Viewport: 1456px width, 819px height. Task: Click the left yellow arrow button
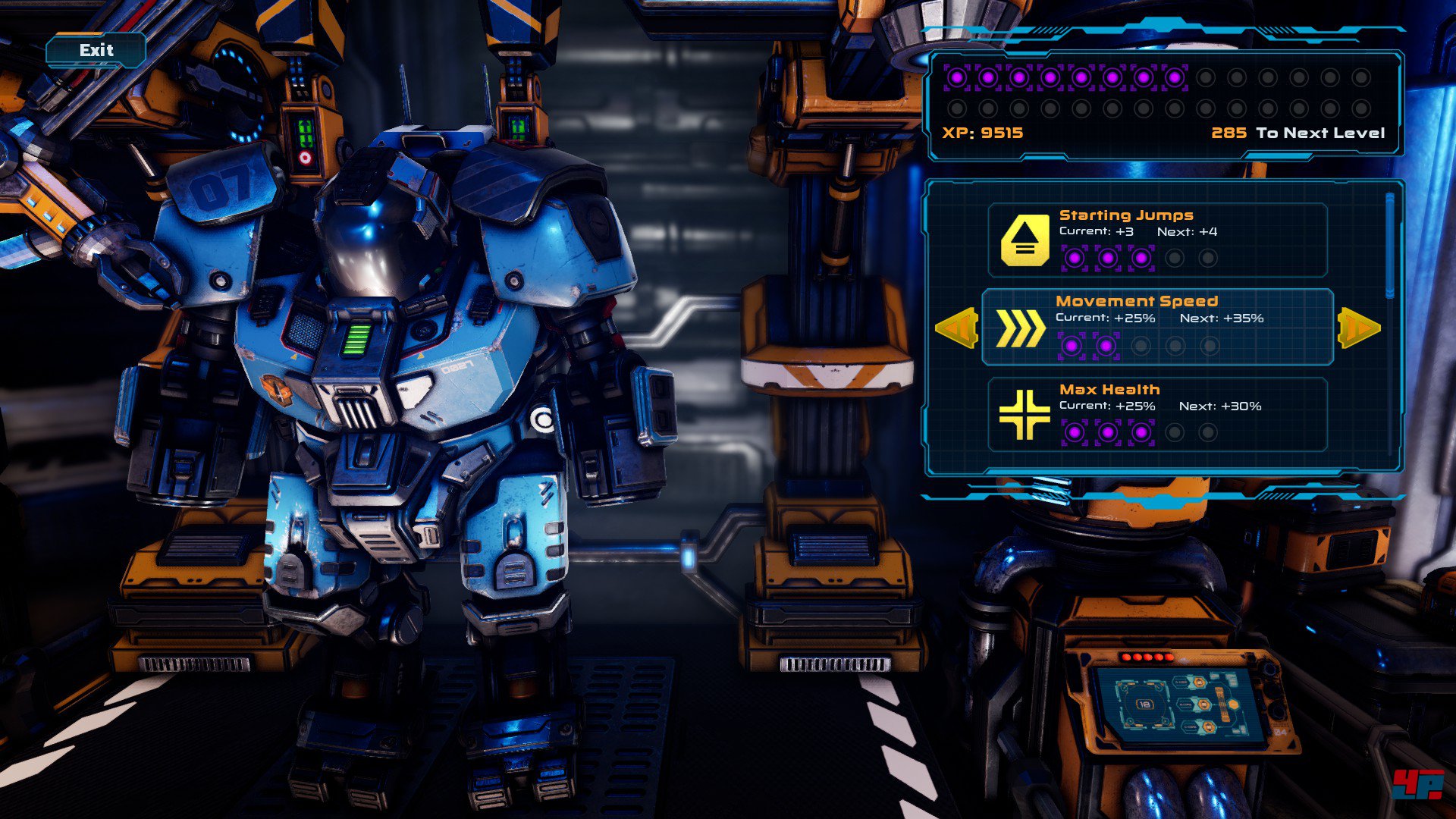click(x=956, y=328)
